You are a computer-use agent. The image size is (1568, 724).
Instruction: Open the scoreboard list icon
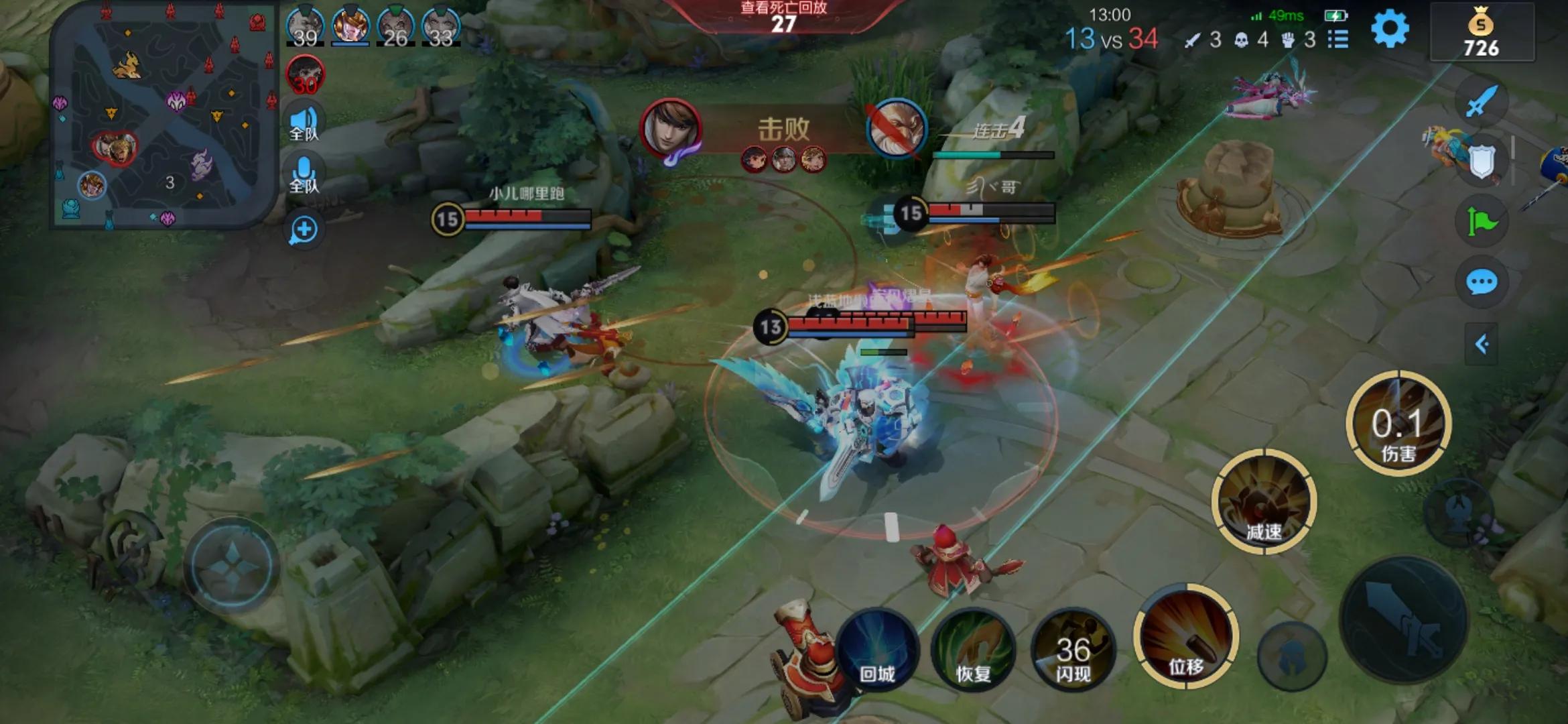(x=1338, y=40)
